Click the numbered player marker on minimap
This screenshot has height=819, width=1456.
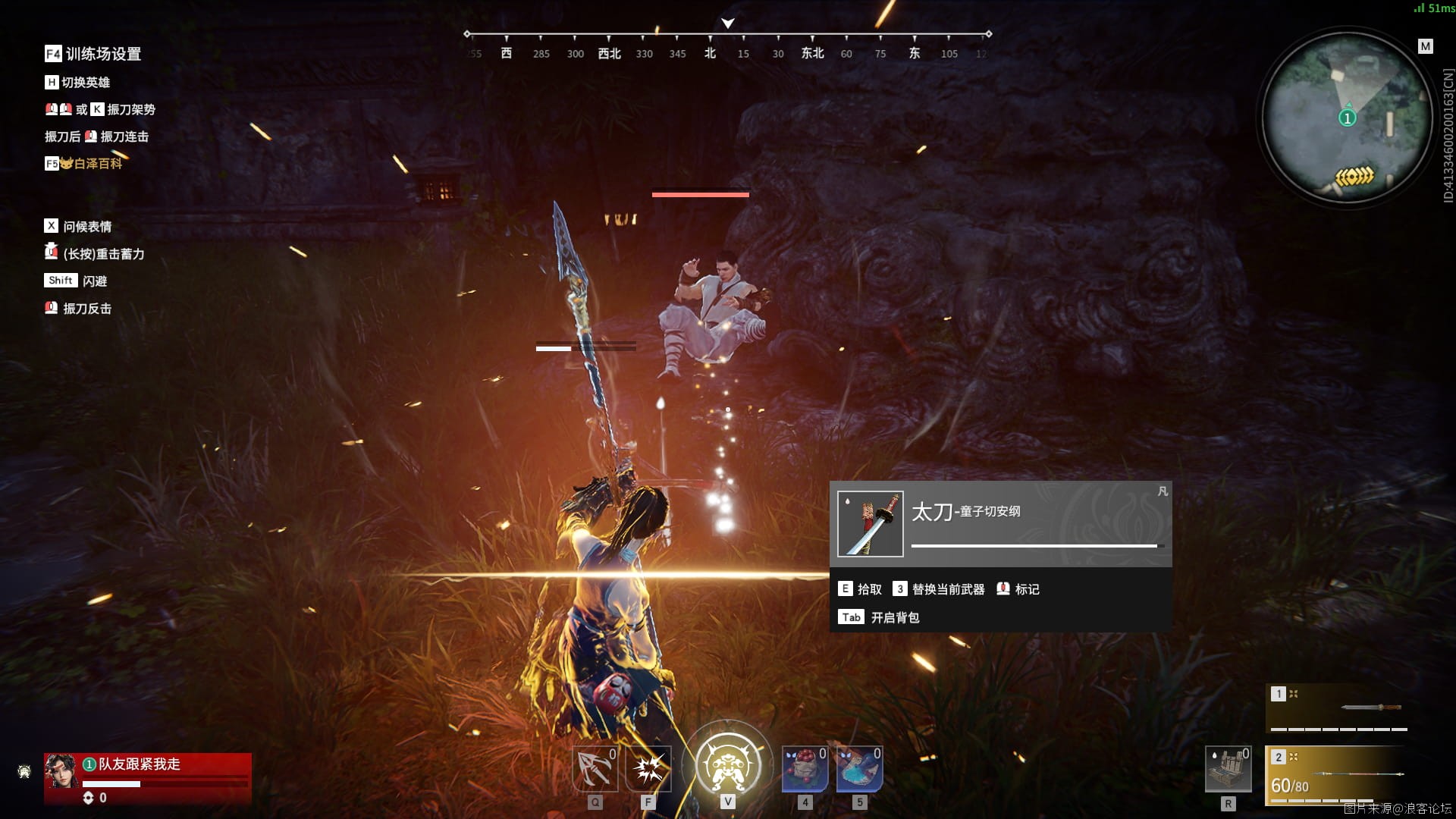1347,118
